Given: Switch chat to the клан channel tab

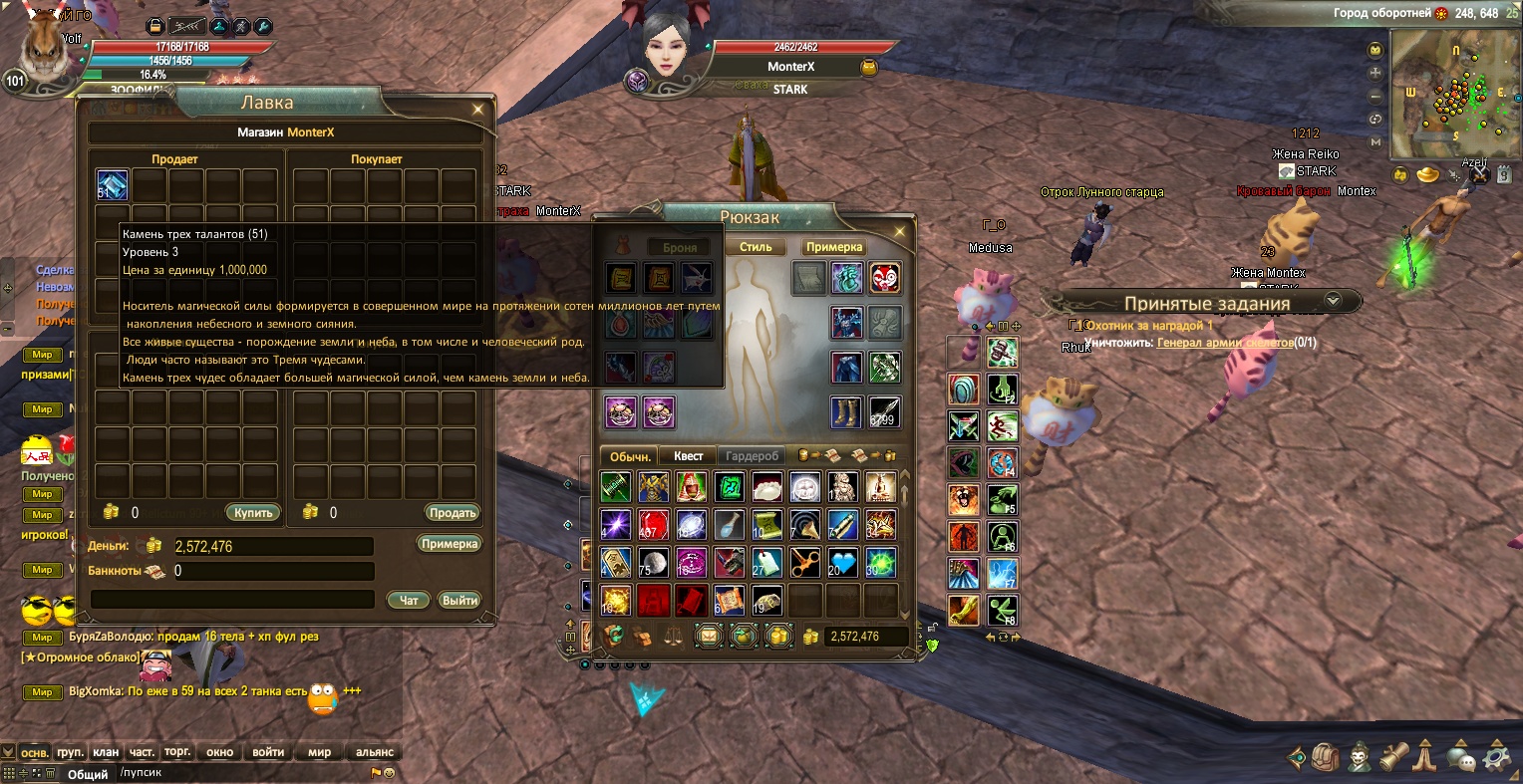Looking at the screenshot, I should point(106,752).
